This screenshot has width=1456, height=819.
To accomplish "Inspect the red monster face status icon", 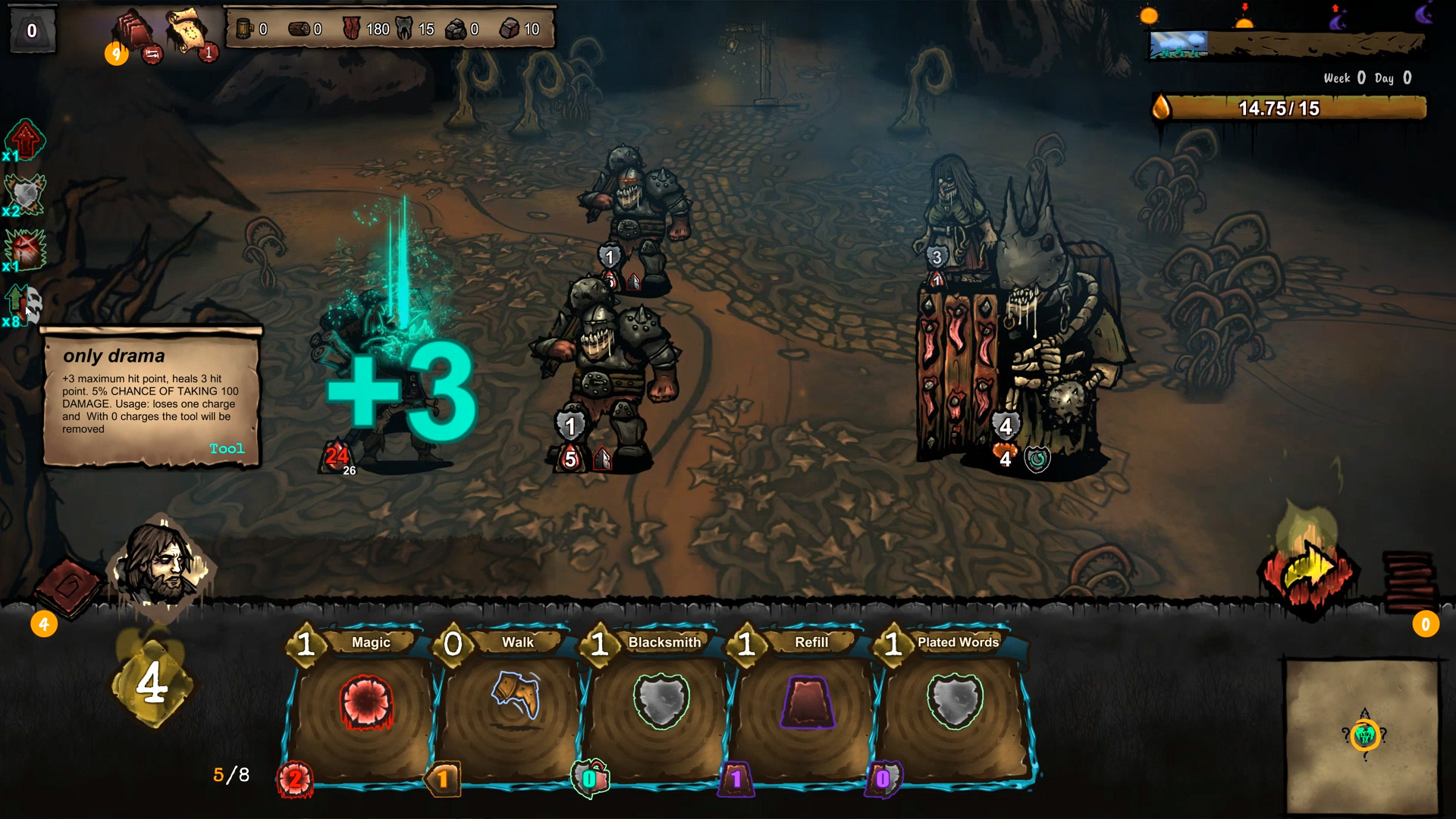I will coord(24,249).
